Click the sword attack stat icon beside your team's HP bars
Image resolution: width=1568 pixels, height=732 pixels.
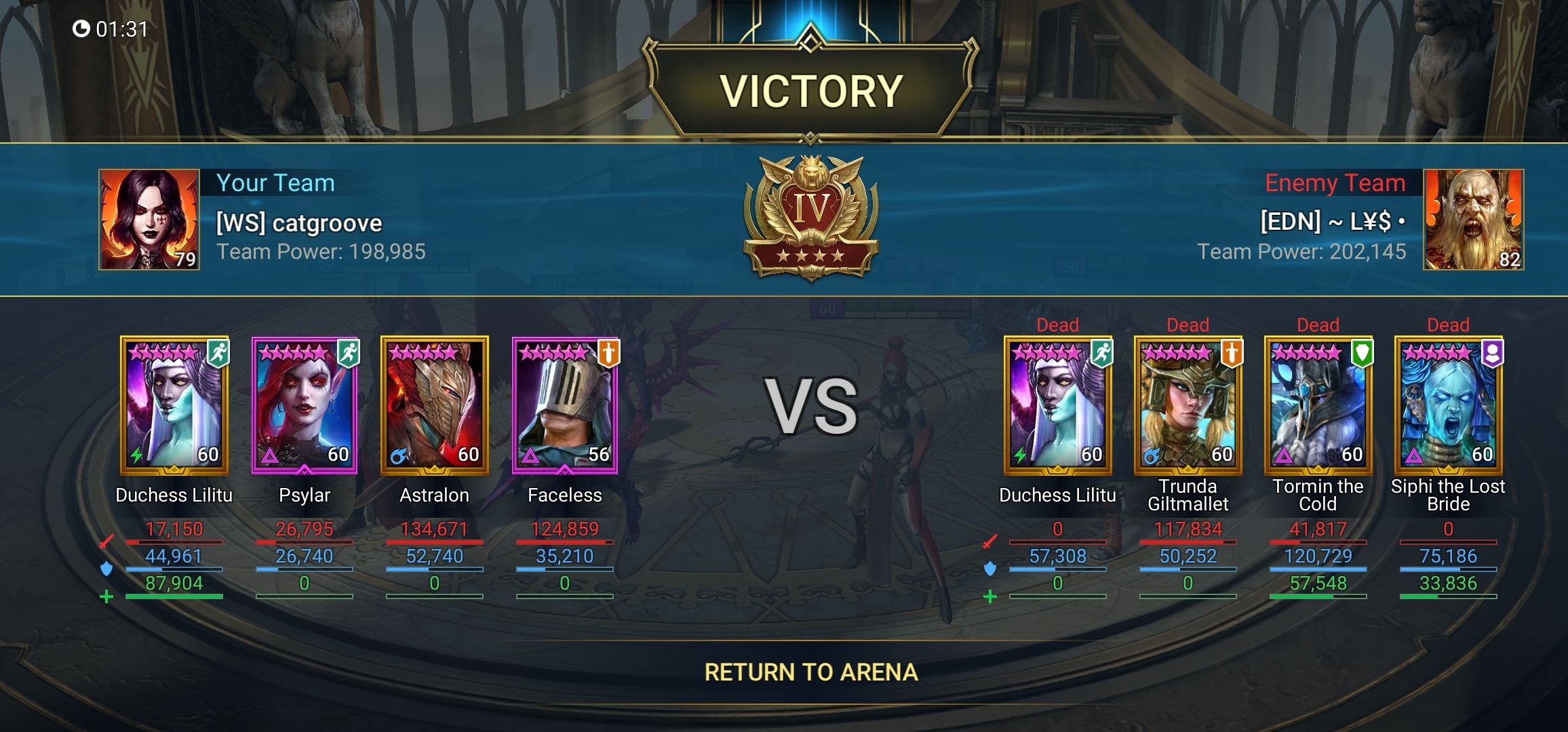107,540
